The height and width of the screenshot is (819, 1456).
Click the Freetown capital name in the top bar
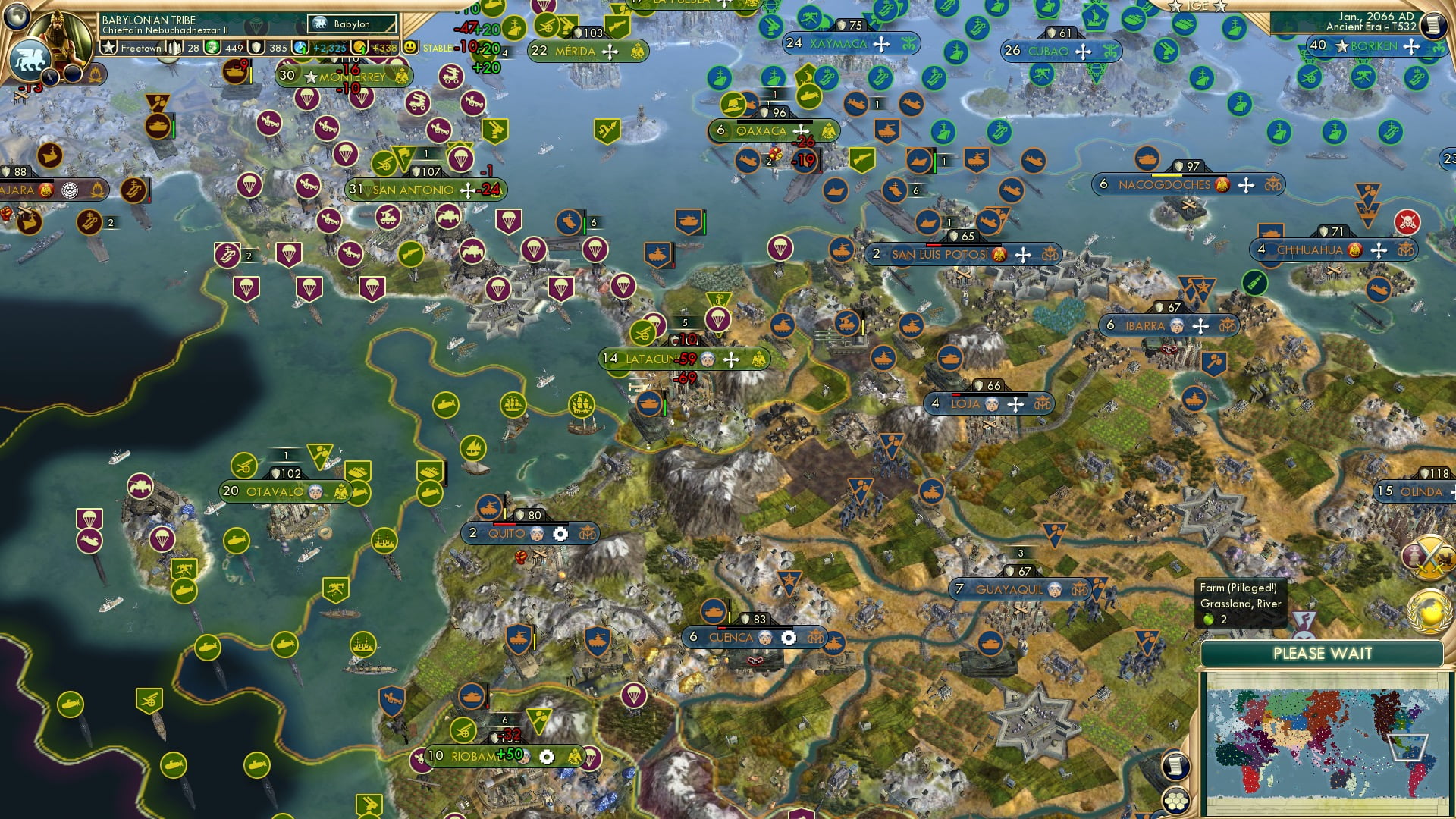pos(141,49)
